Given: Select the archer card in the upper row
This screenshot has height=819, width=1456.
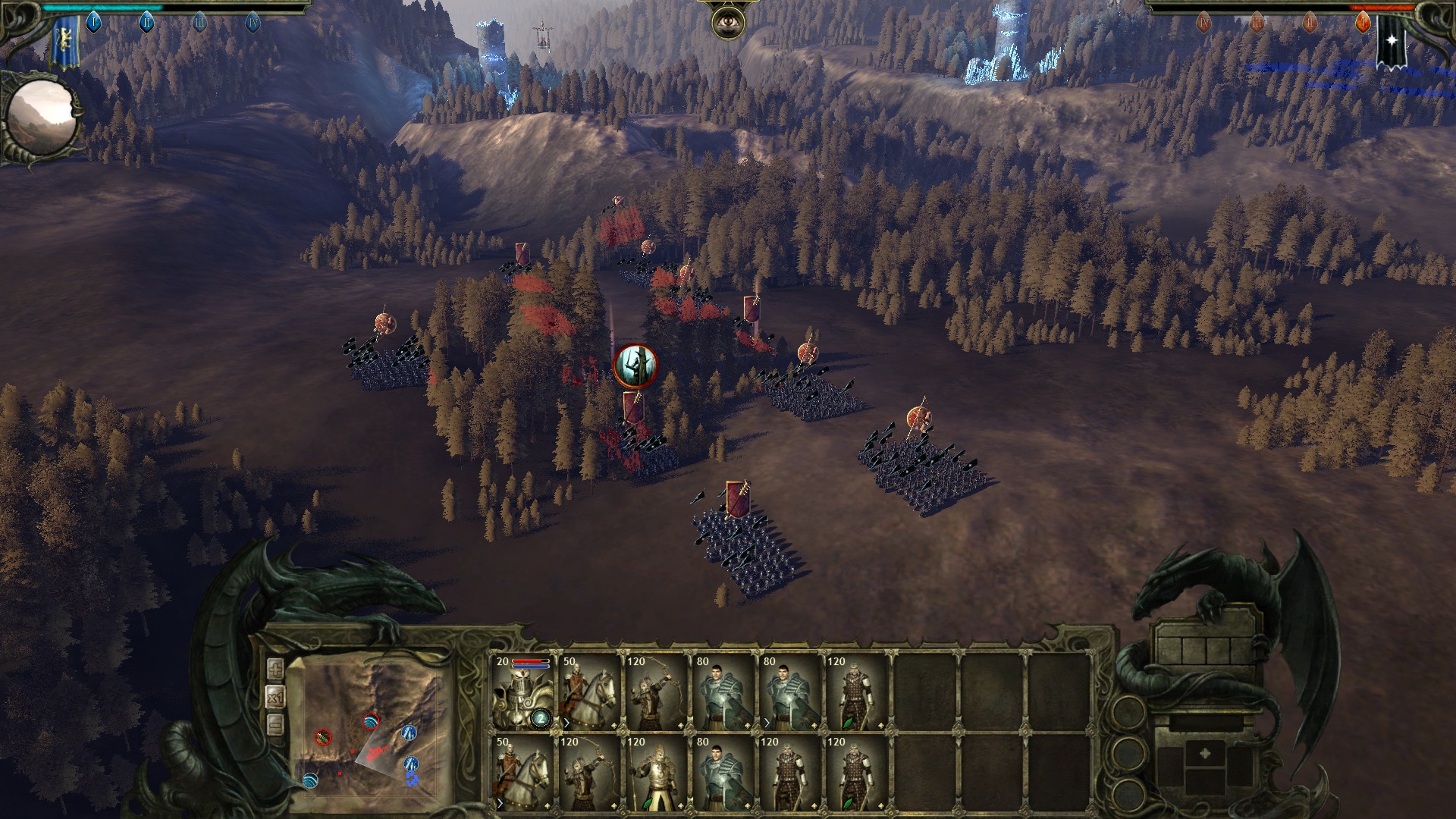Looking at the screenshot, I should pyautogui.click(x=657, y=693).
